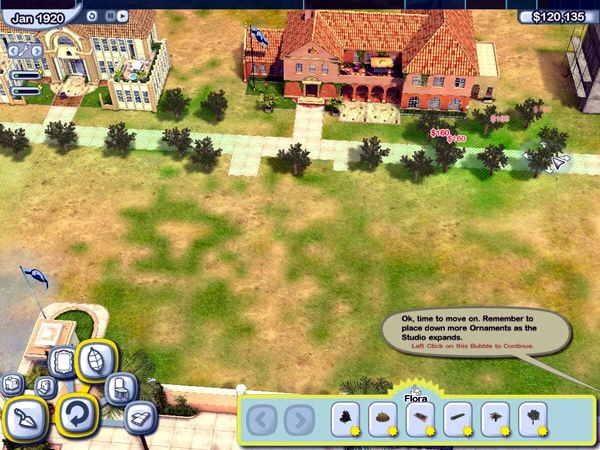Image resolution: width=600 pixels, height=450 pixels.
Task: Pick the palm plant Flora item
Action: (x=496, y=419)
